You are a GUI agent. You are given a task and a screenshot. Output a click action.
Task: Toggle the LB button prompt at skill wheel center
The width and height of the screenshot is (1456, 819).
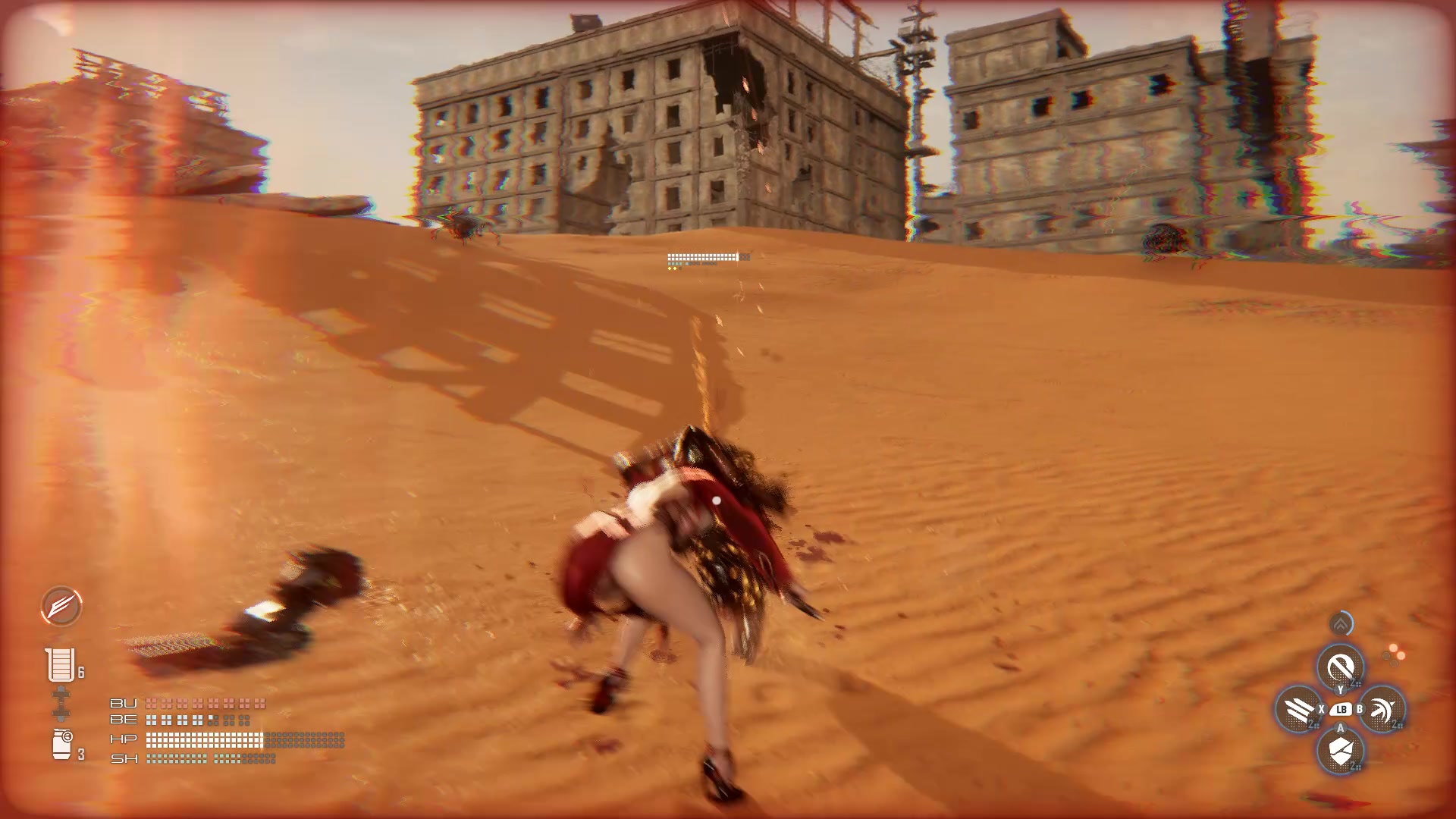[1341, 709]
